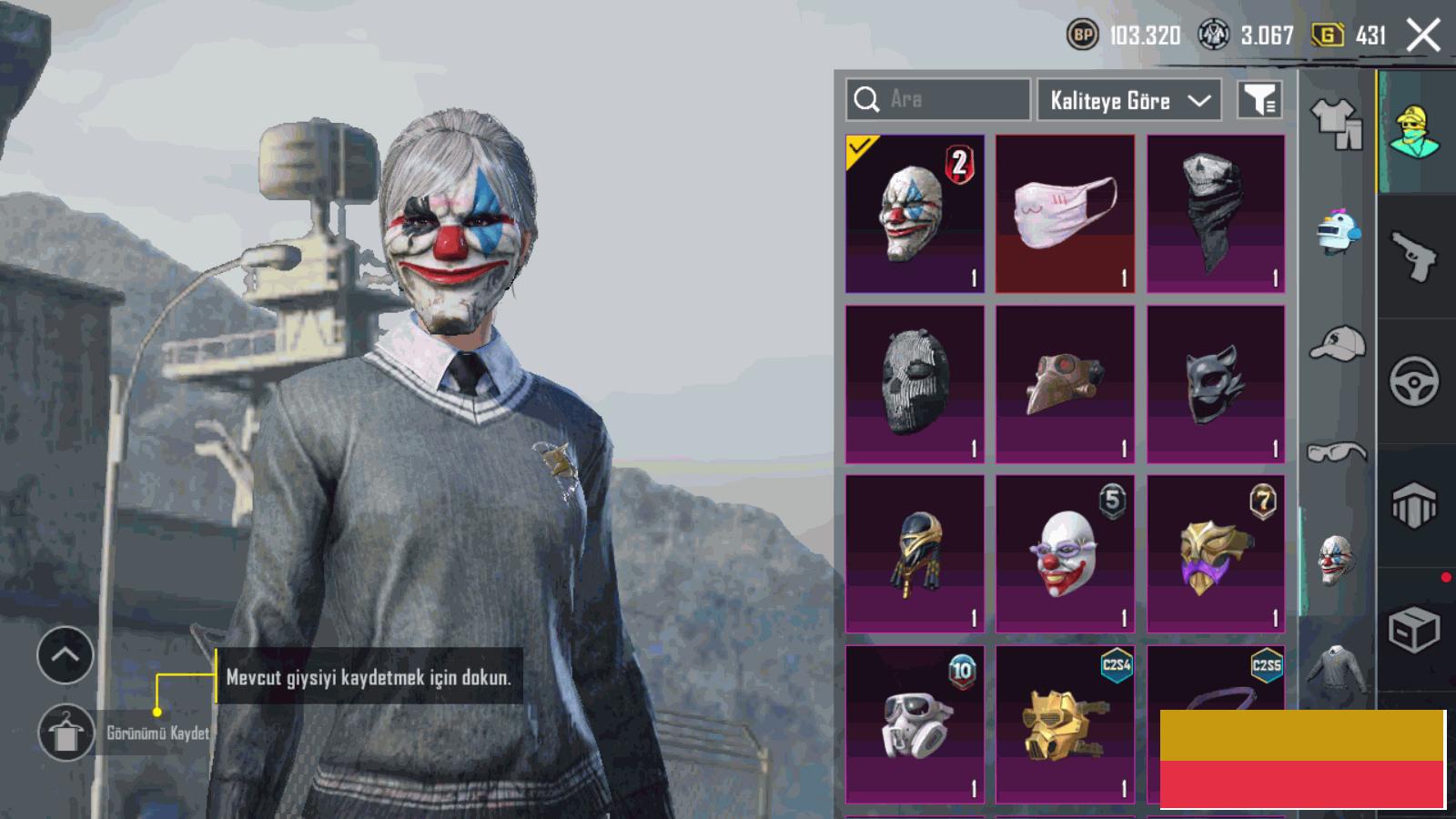Select the equipped clown mask item
Screen dimensions: 1456x819
point(915,215)
